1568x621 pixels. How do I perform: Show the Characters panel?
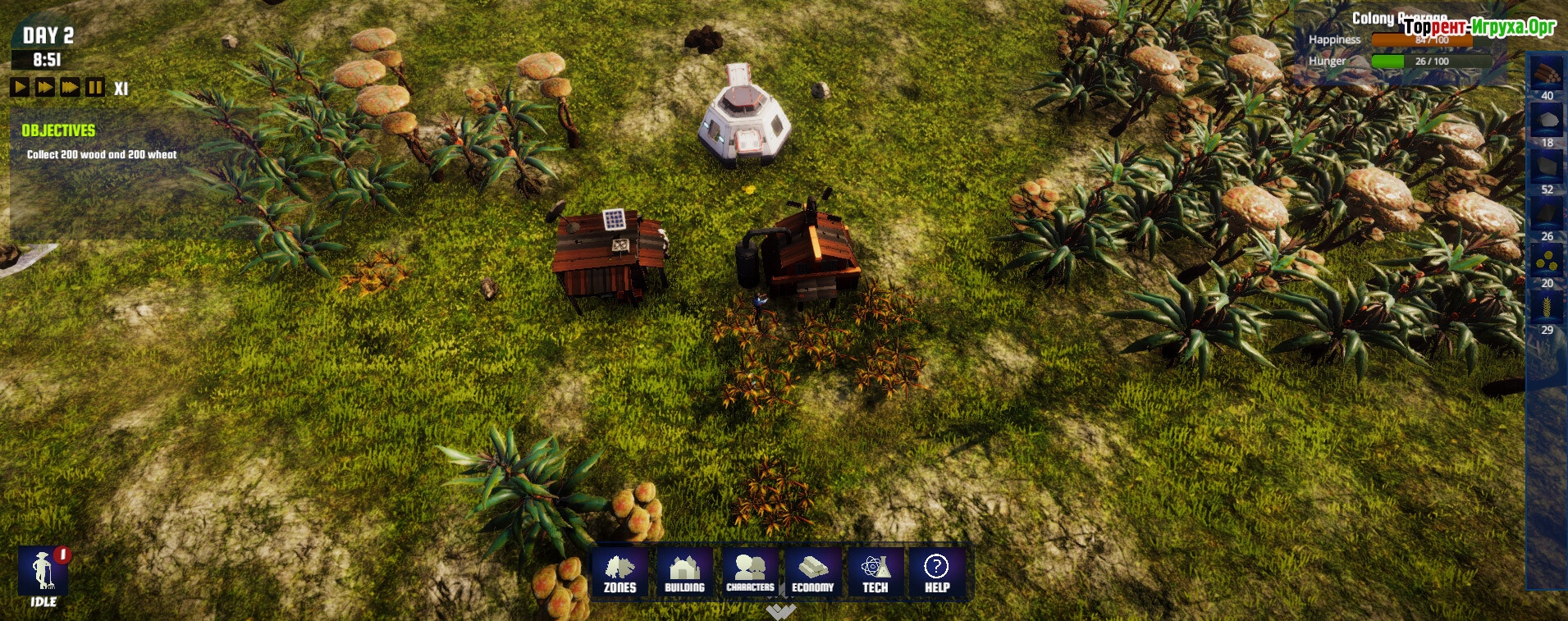click(x=750, y=573)
